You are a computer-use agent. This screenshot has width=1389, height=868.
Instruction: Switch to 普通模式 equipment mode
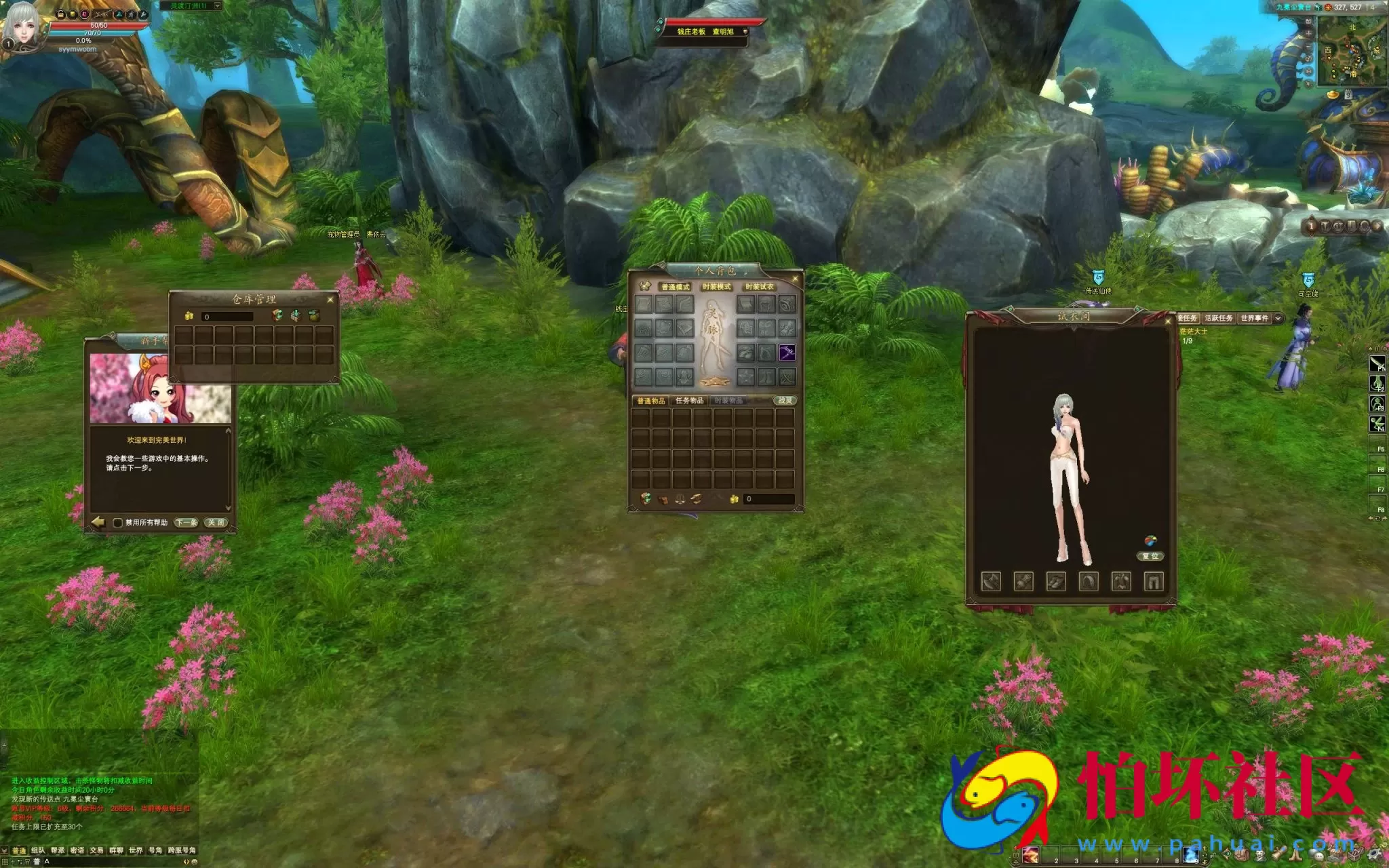coord(675,287)
